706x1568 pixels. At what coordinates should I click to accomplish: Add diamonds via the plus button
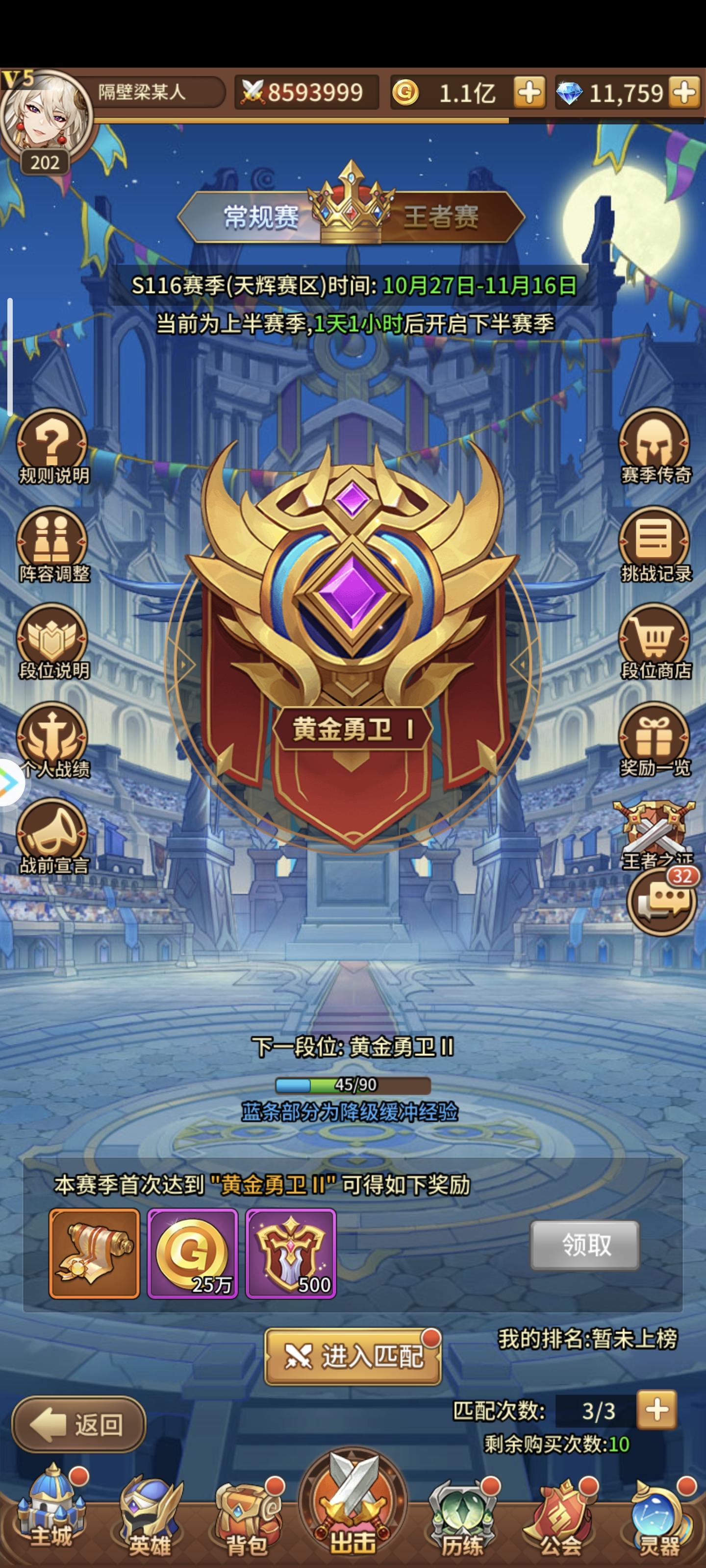685,93
